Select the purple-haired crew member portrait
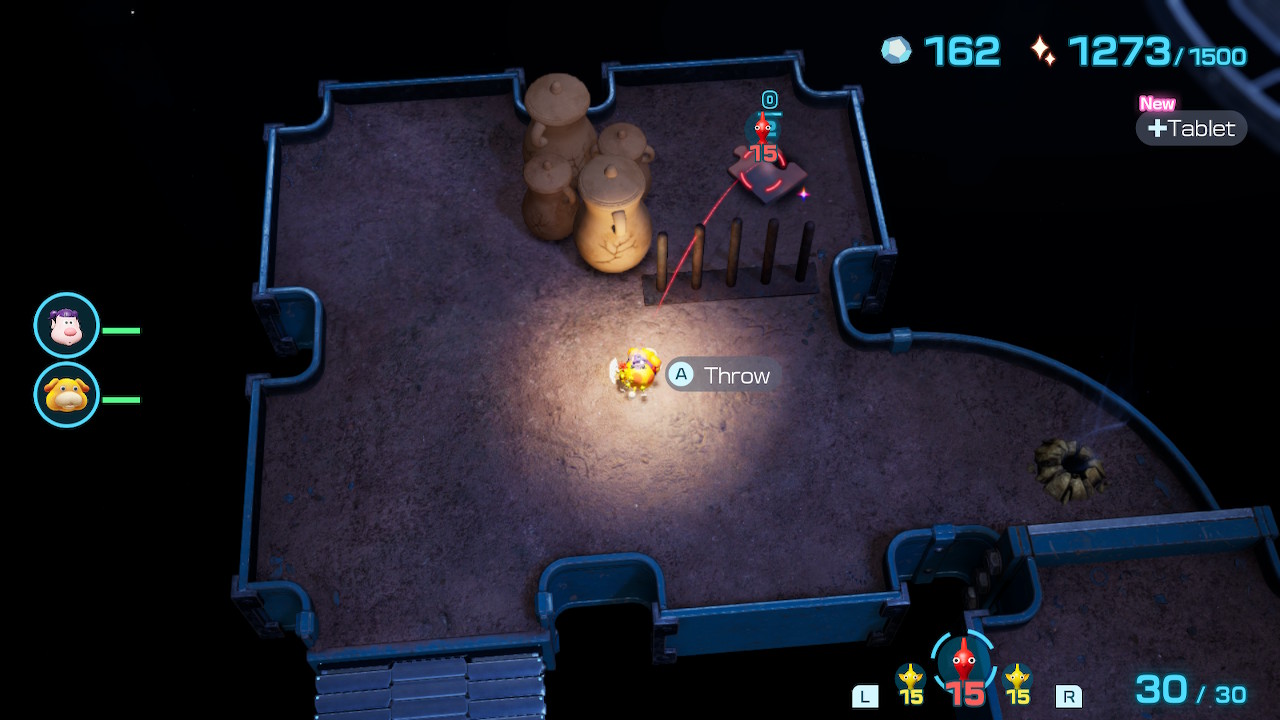This screenshot has width=1280, height=720. tap(66, 325)
